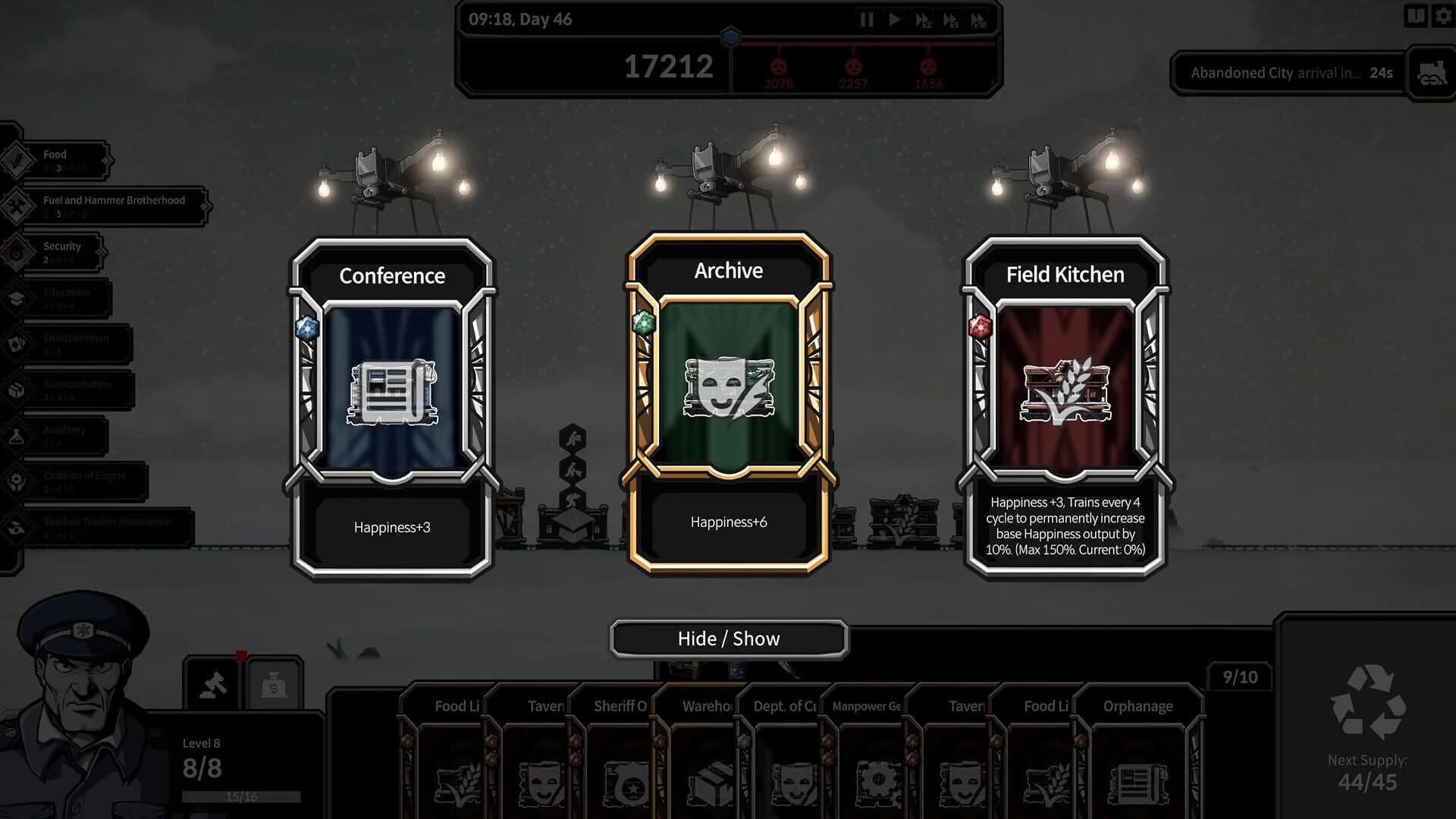The width and height of the screenshot is (1456, 819).
Task: Open the Children of Engine category
Action: click(x=15, y=480)
